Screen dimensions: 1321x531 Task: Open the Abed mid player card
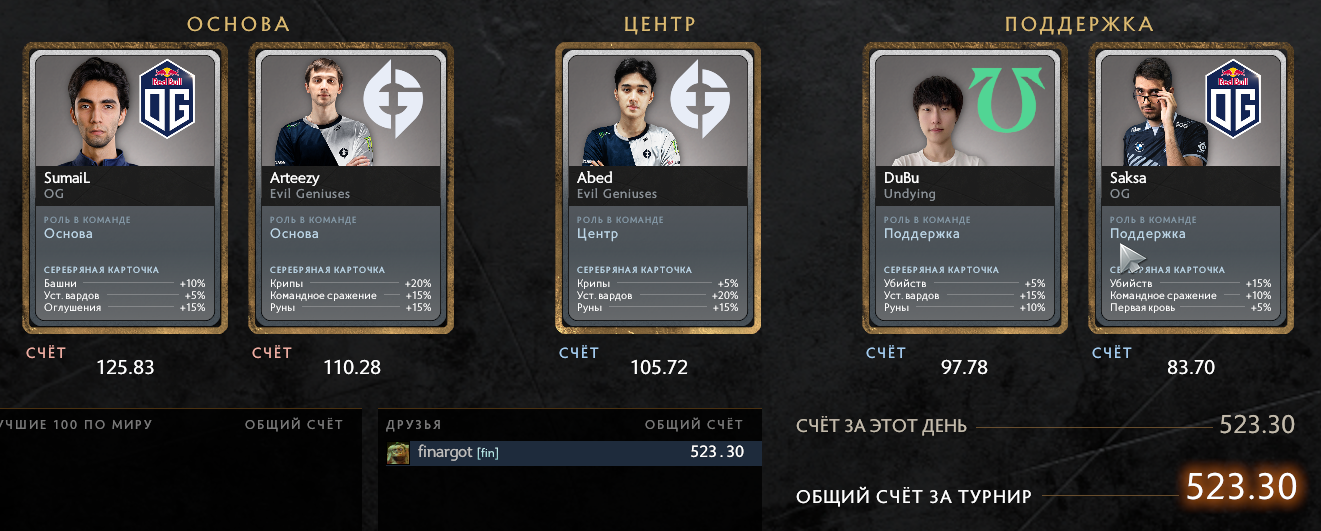click(x=658, y=187)
